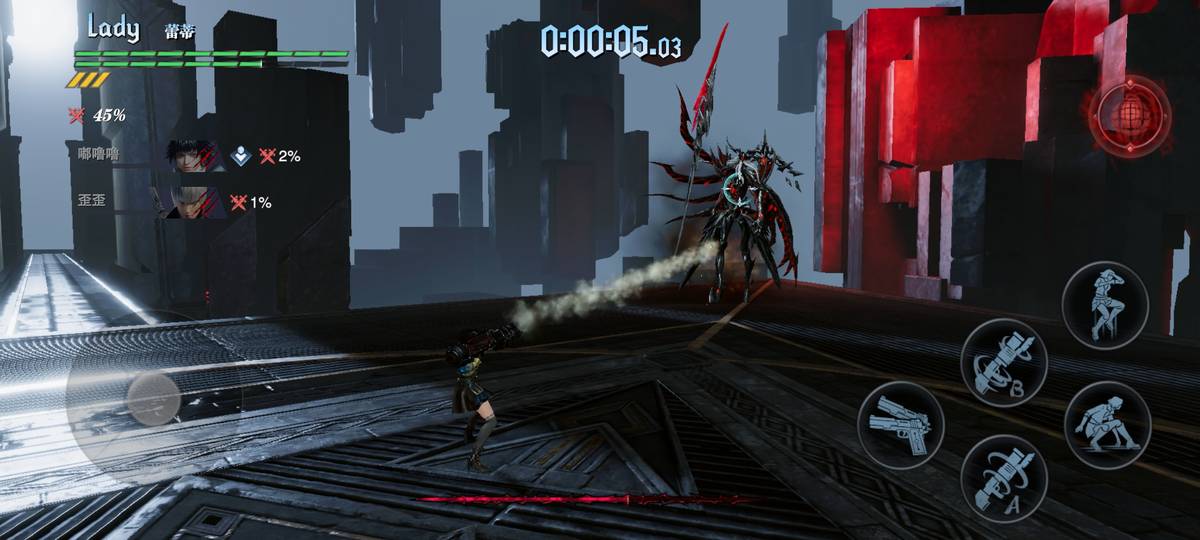Tap the virtual movement joystick
This screenshot has width=1200, height=540.
point(153,400)
